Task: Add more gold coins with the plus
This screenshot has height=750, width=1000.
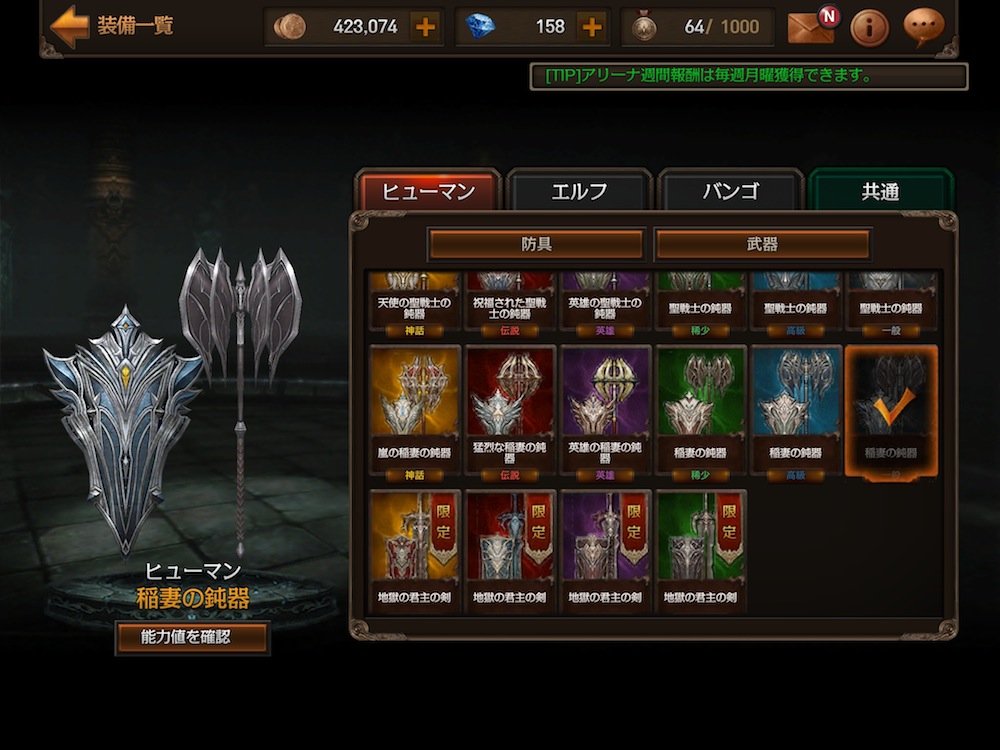Action: coord(425,27)
